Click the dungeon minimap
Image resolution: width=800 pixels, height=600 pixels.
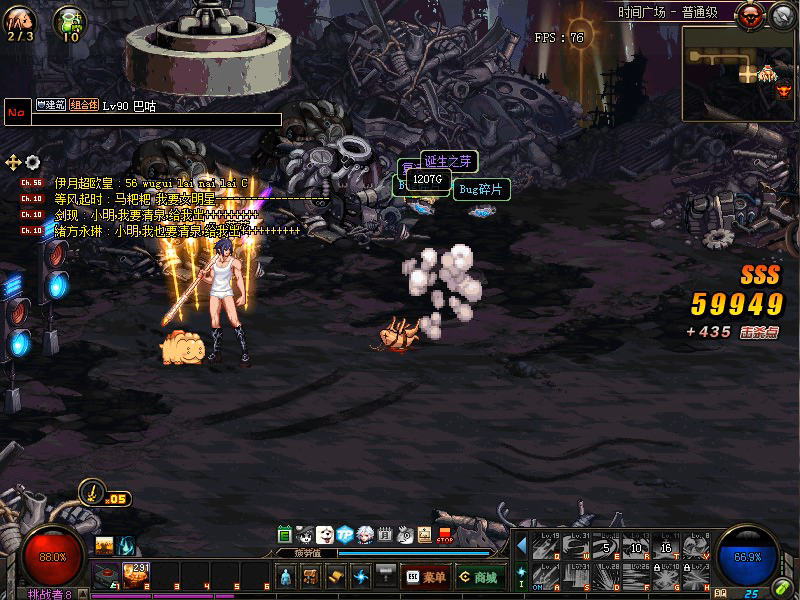pyautogui.click(x=737, y=73)
